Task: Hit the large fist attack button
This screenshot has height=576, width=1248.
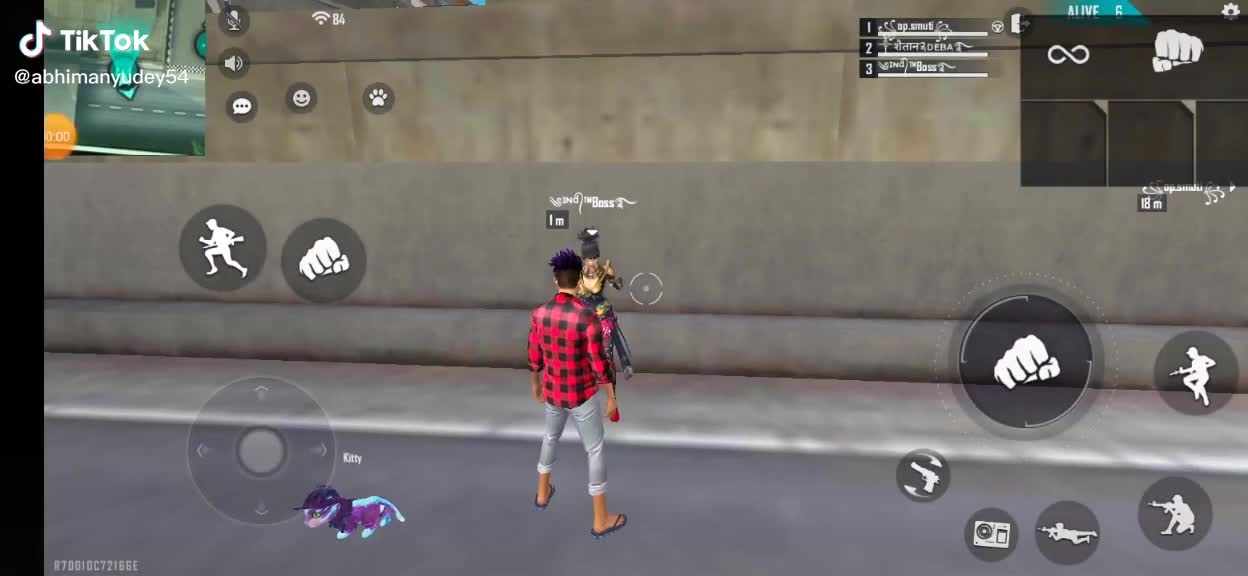Action: [1025, 361]
